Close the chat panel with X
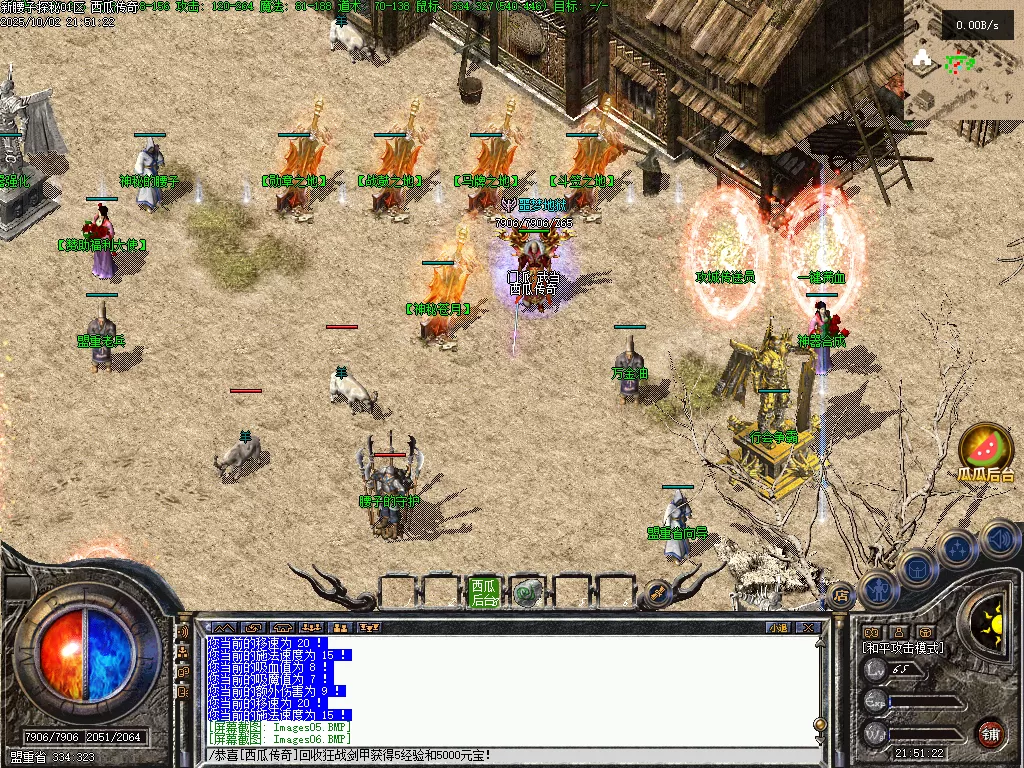The height and width of the screenshot is (768, 1024). [x=809, y=628]
